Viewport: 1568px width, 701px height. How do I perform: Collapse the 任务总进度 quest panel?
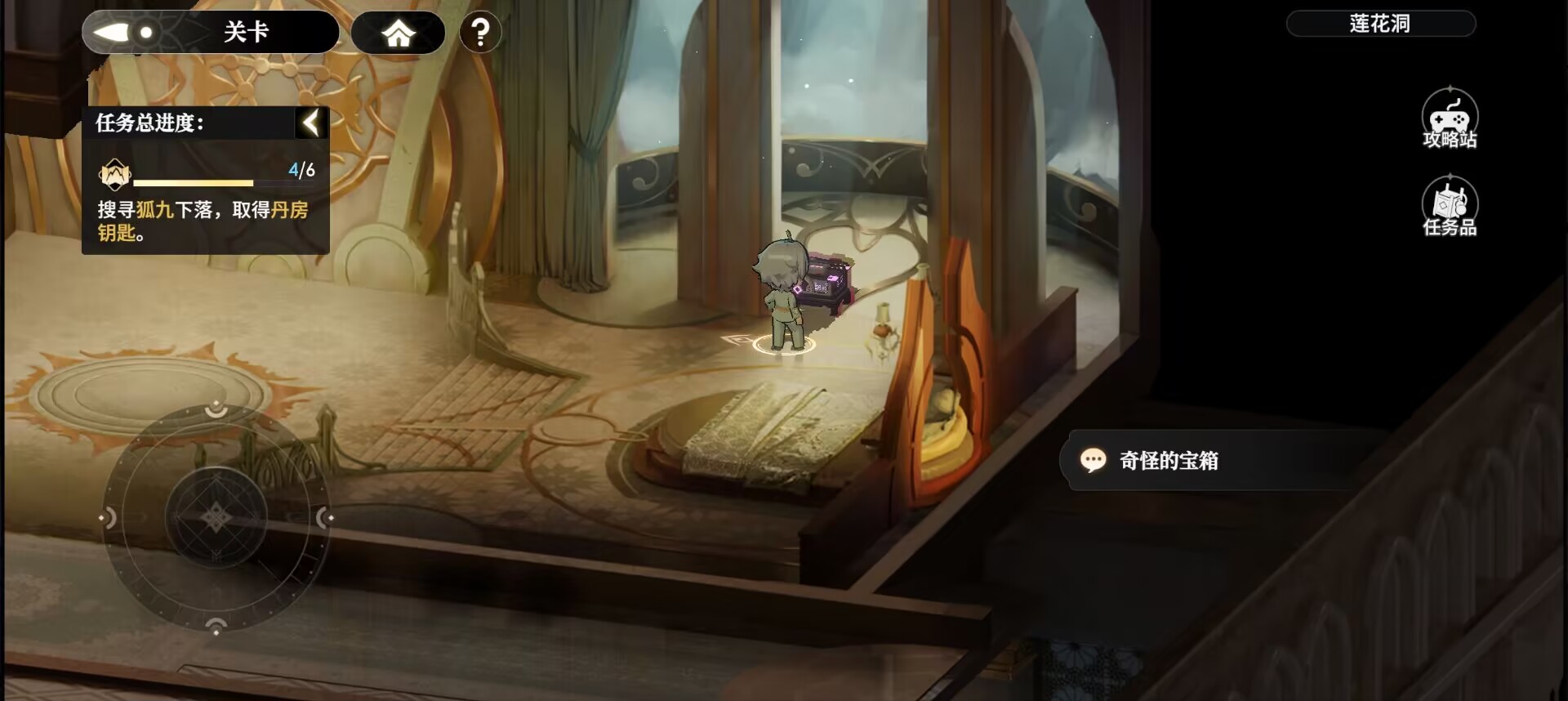click(x=311, y=123)
